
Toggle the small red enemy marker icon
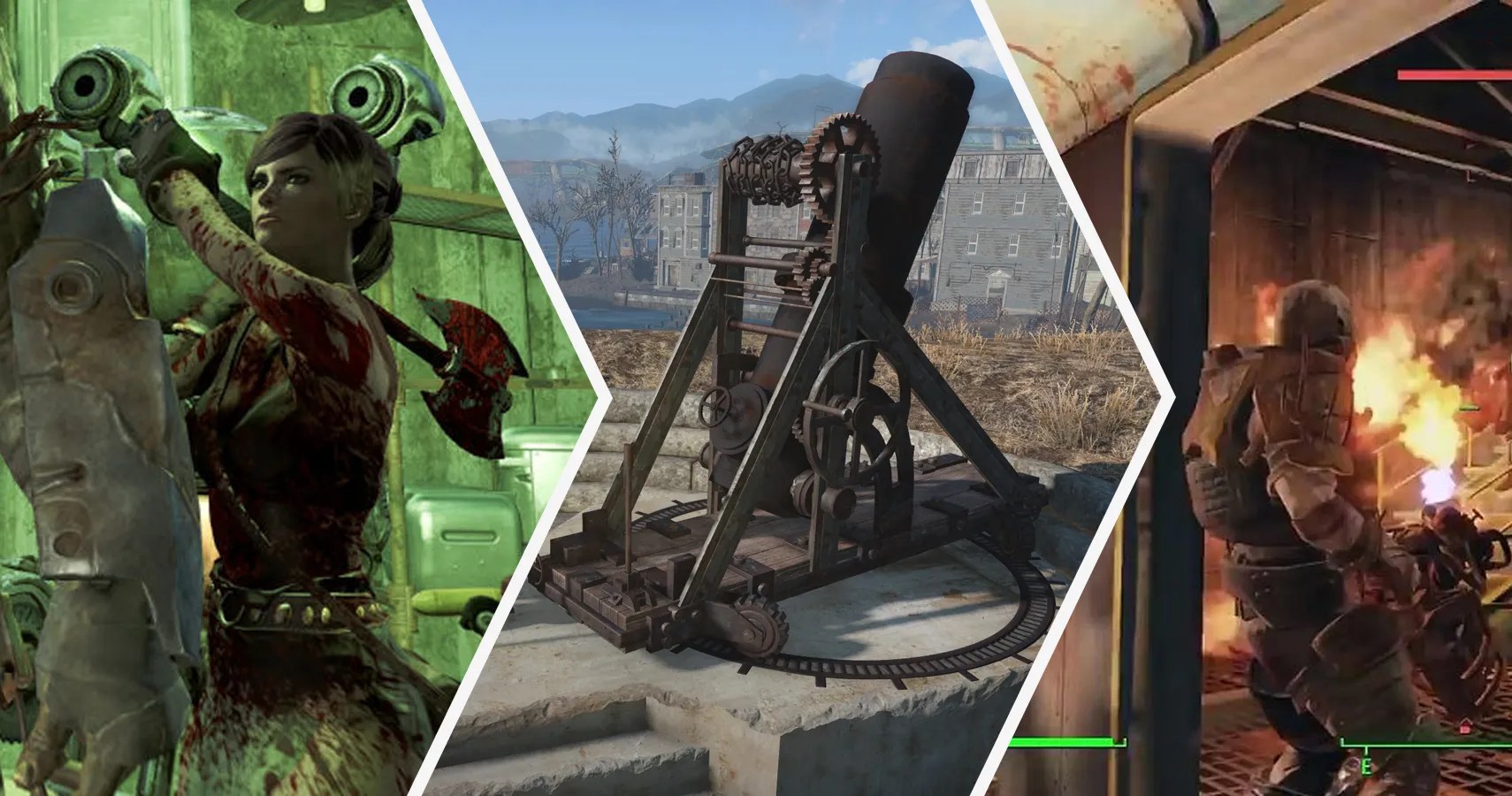1463,727
